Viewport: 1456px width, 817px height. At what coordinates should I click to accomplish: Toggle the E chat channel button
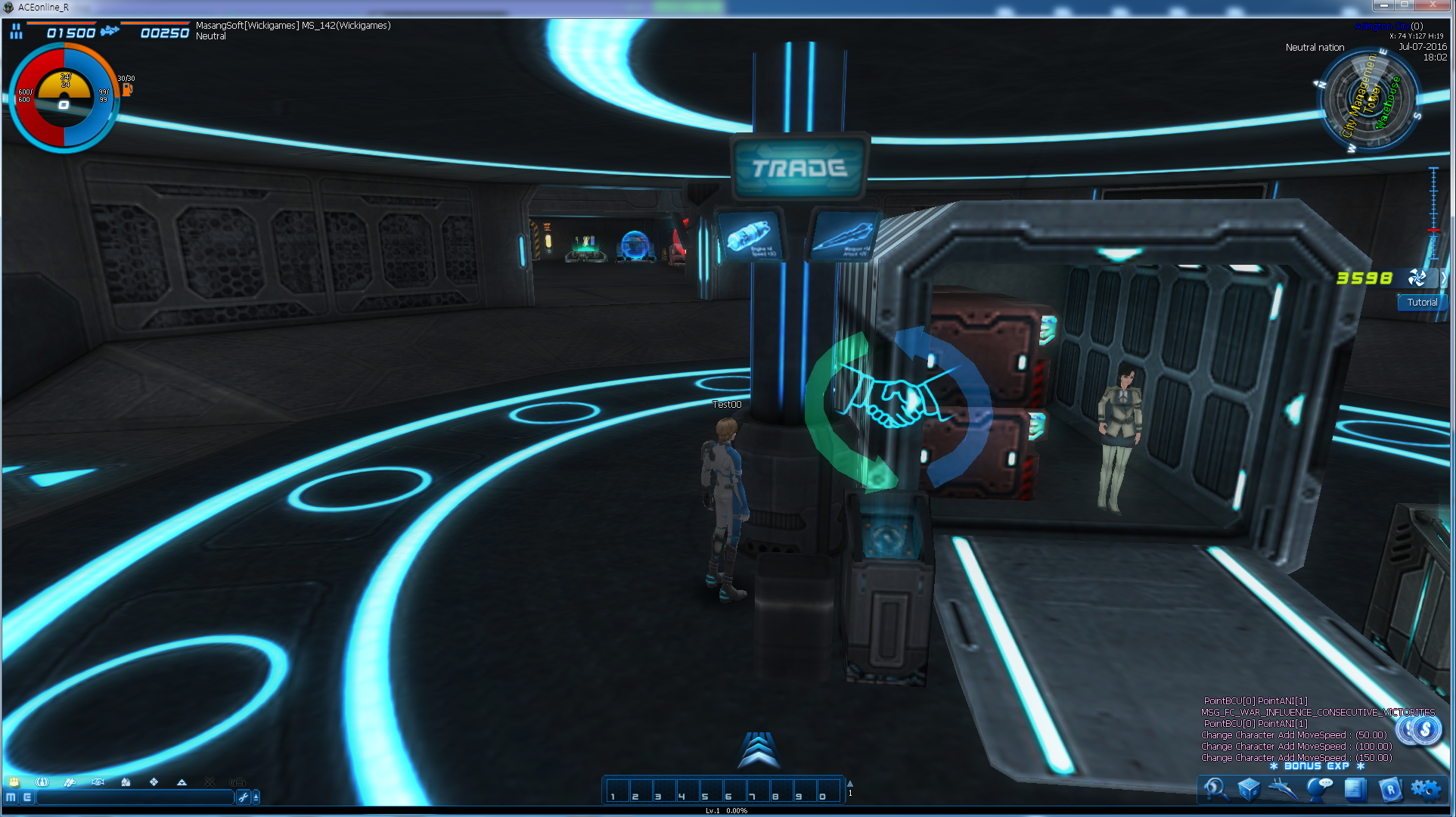(28, 797)
